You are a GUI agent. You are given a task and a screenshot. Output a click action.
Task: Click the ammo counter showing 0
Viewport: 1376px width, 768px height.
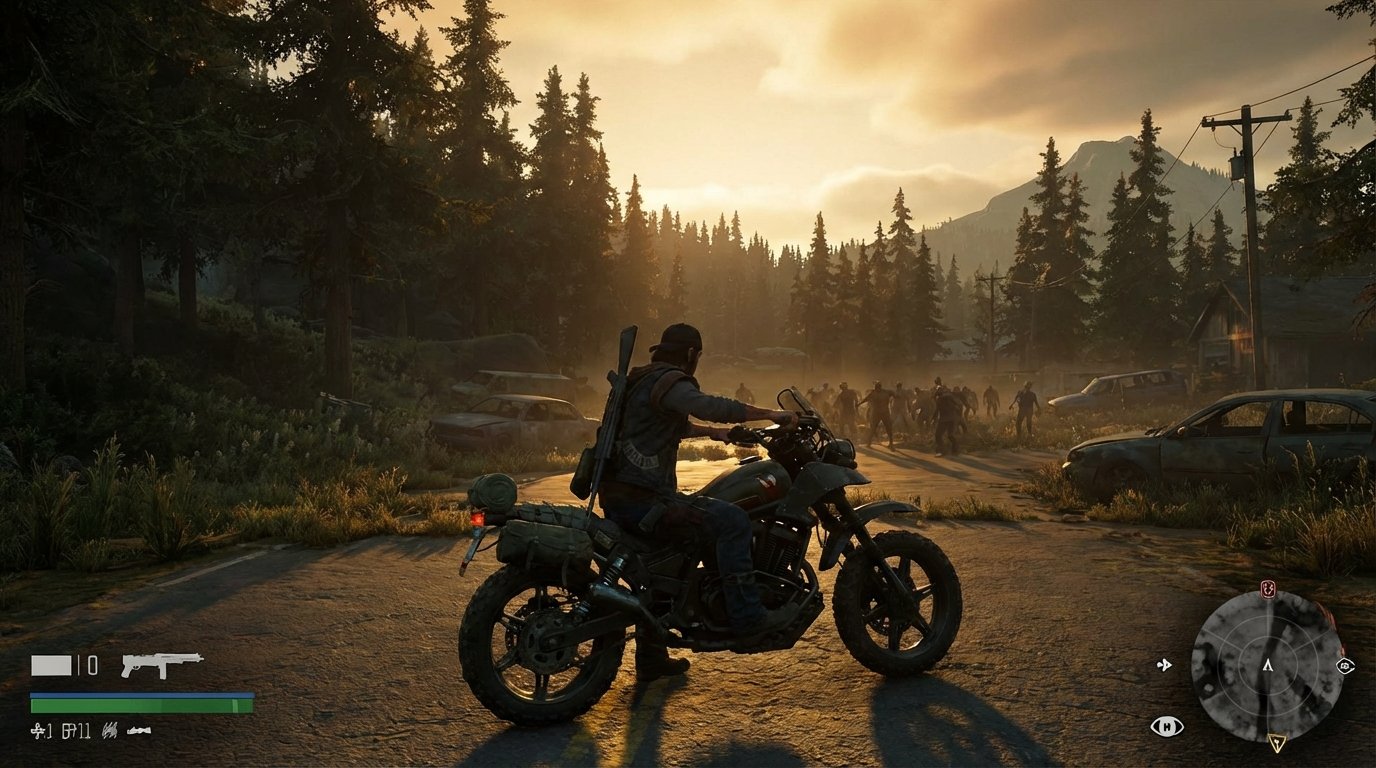(x=92, y=665)
